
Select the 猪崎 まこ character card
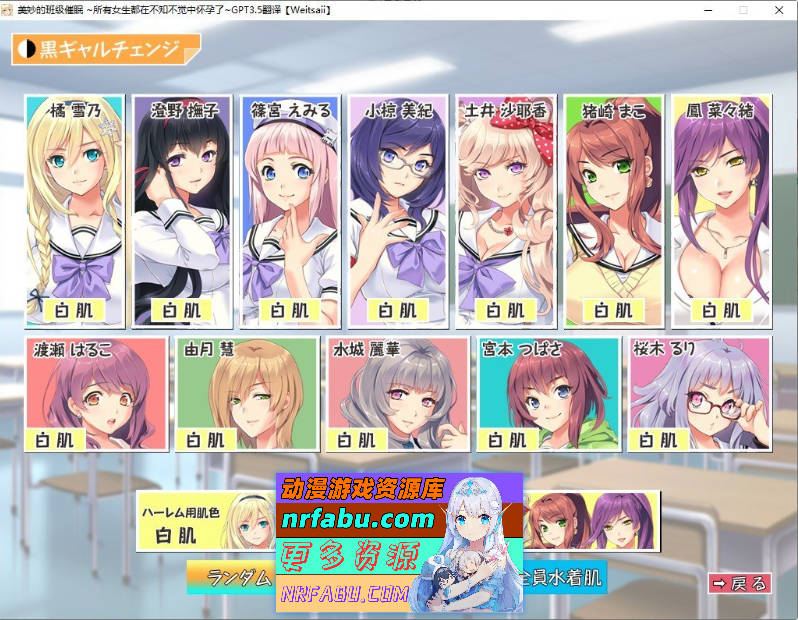pos(613,210)
